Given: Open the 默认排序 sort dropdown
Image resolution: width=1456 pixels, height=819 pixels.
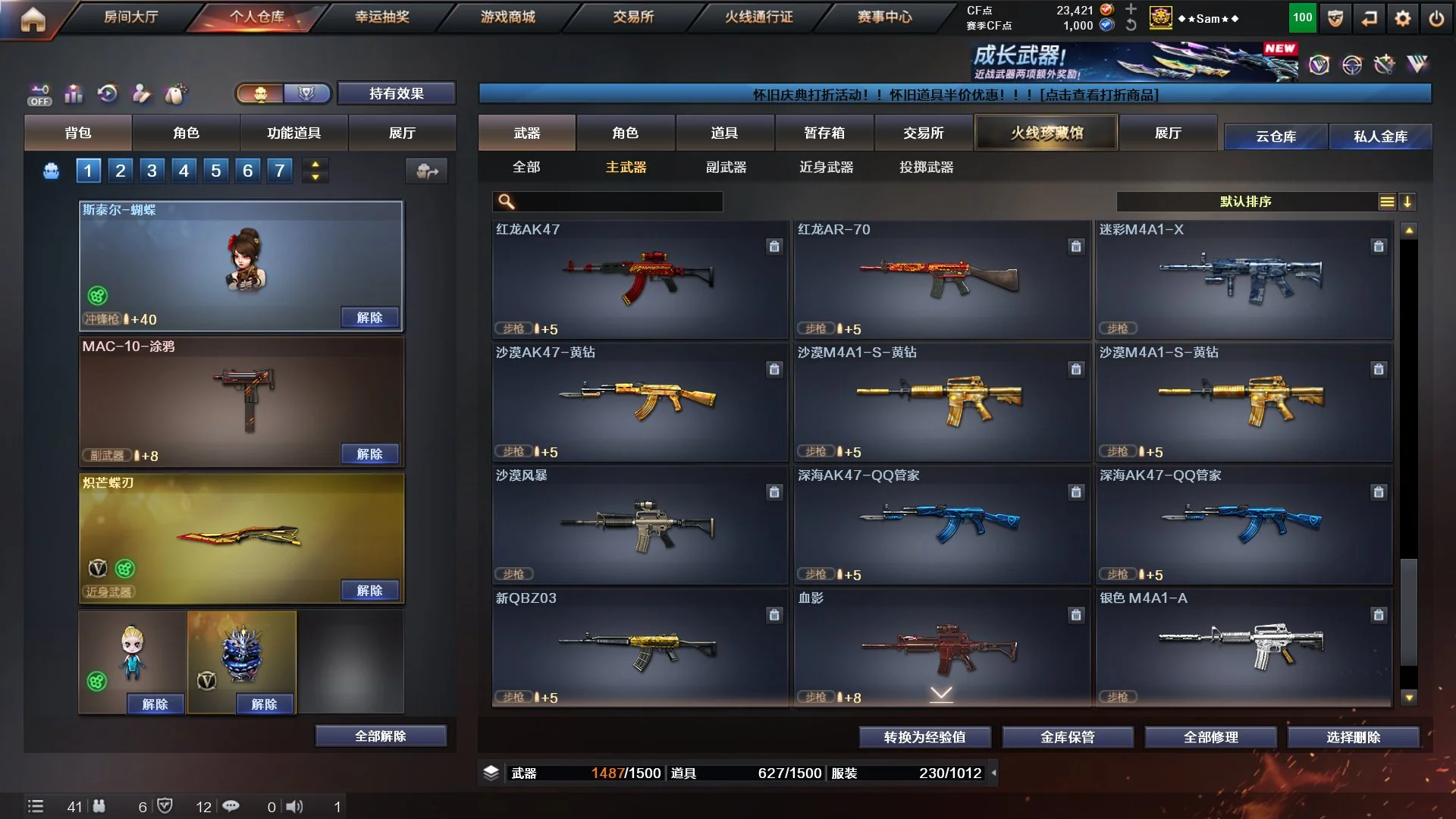Looking at the screenshot, I should (1246, 202).
